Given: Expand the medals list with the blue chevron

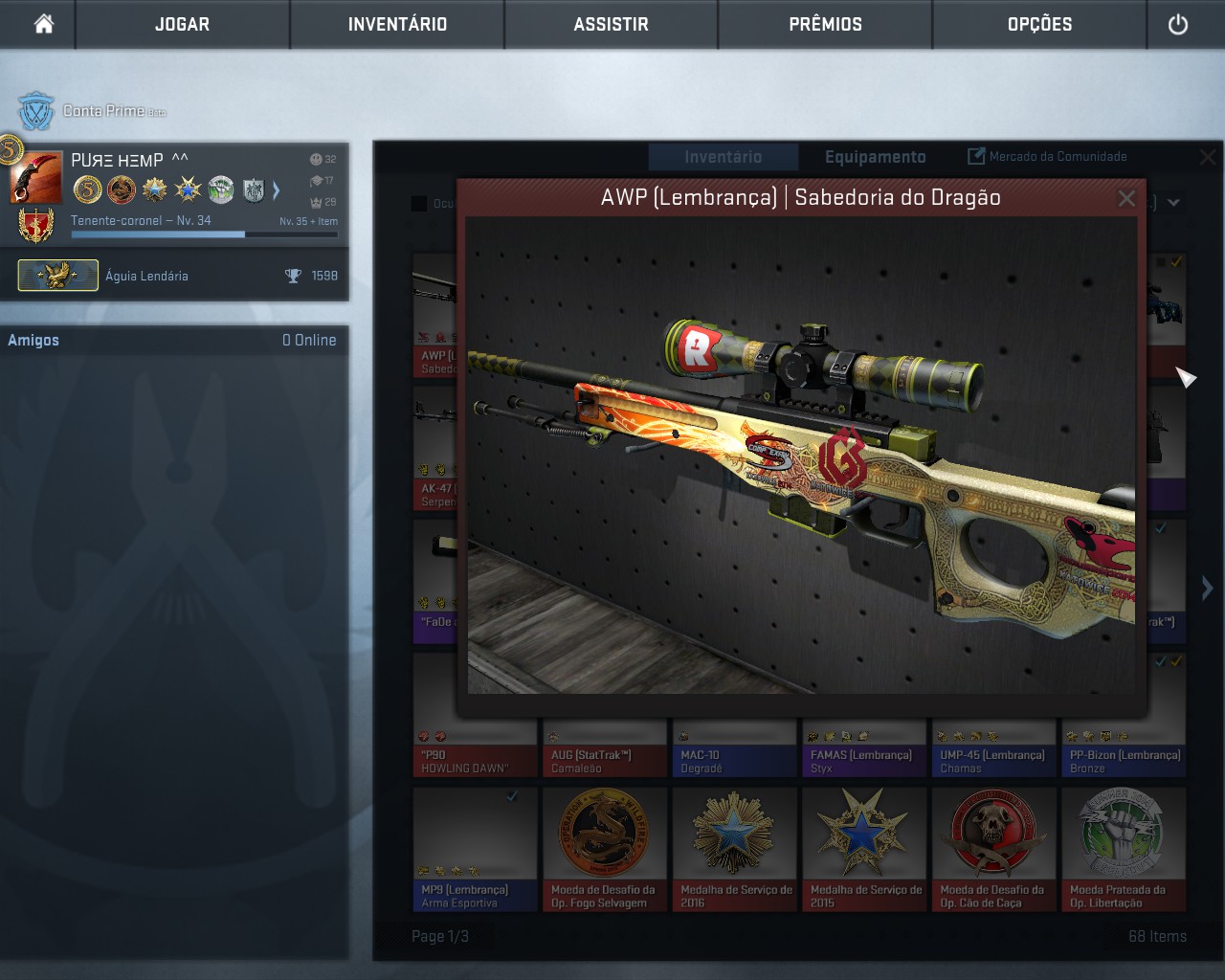Looking at the screenshot, I should pos(277,190).
